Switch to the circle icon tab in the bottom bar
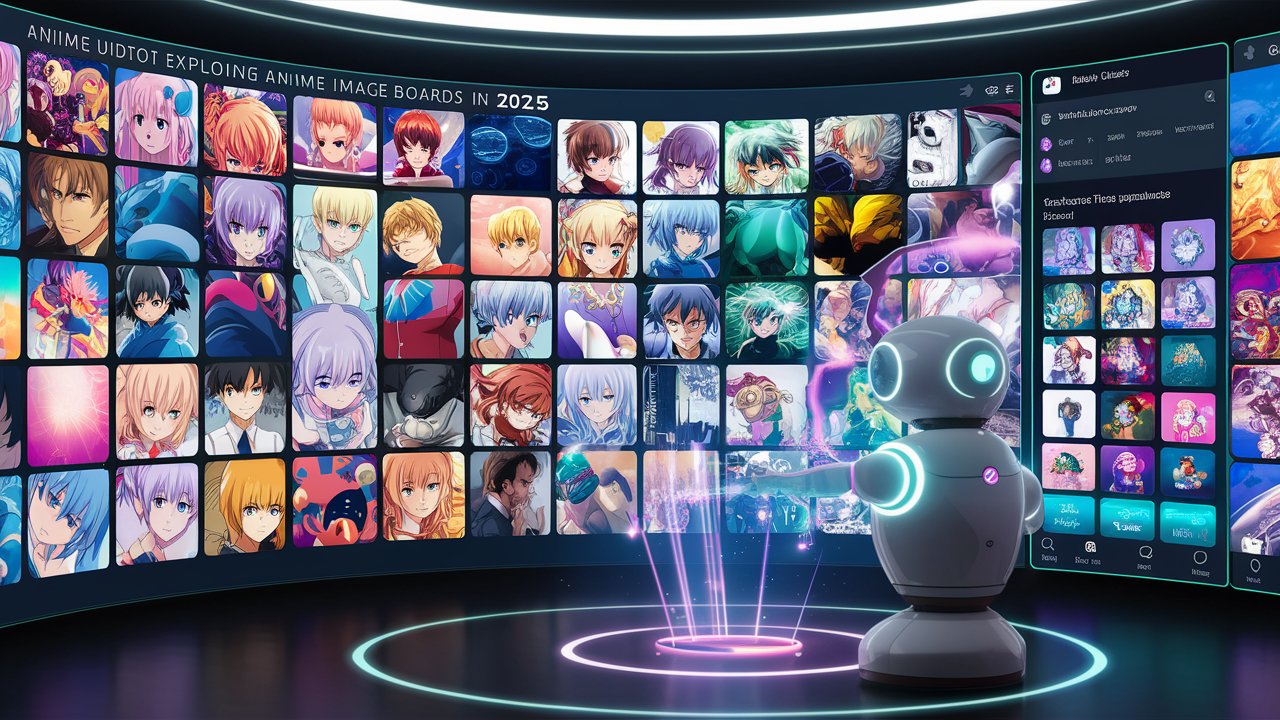This screenshot has height=720, width=1280. tap(1200, 556)
